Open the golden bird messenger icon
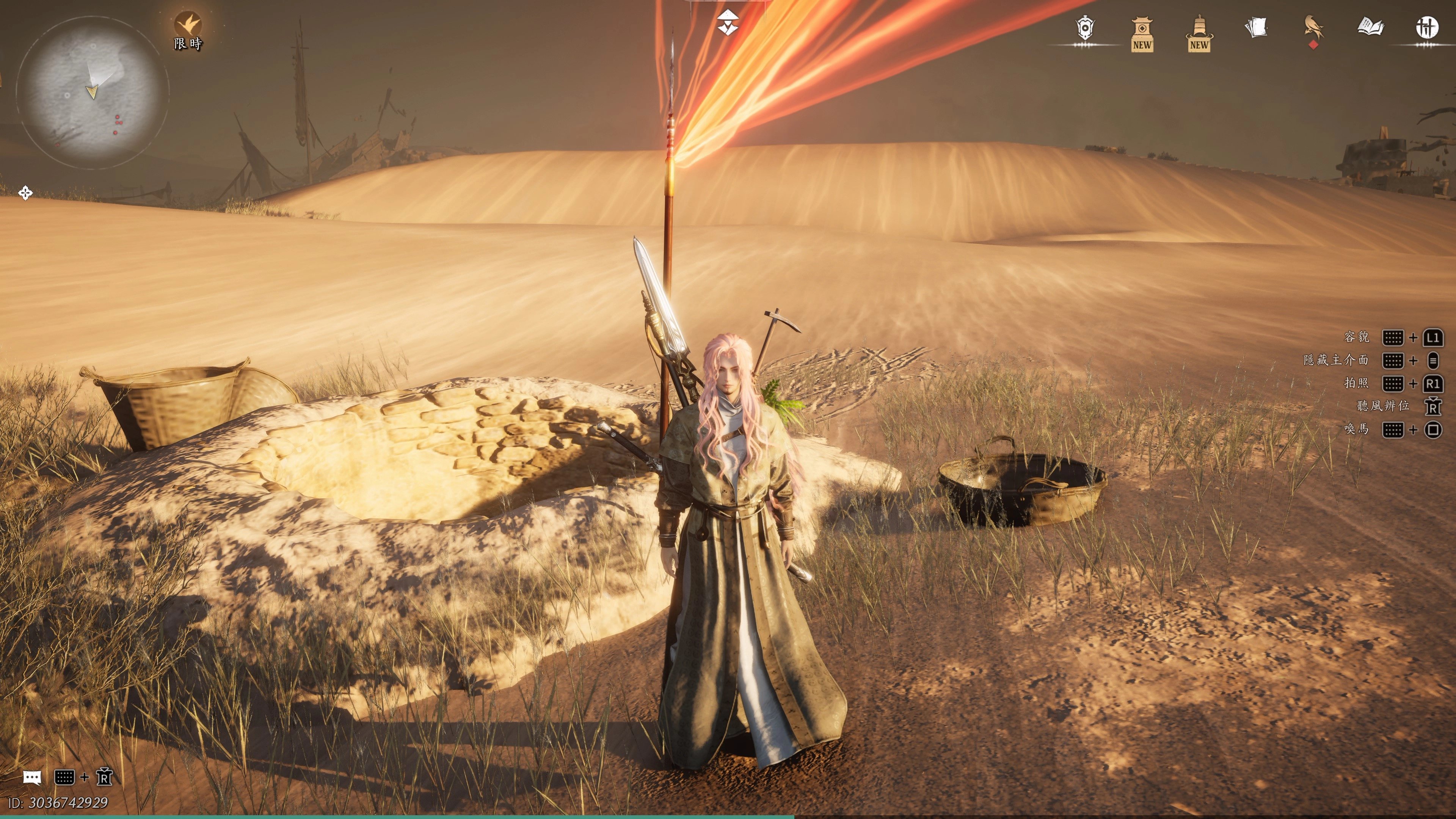This screenshot has width=1456, height=819. tap(1313, 28)
